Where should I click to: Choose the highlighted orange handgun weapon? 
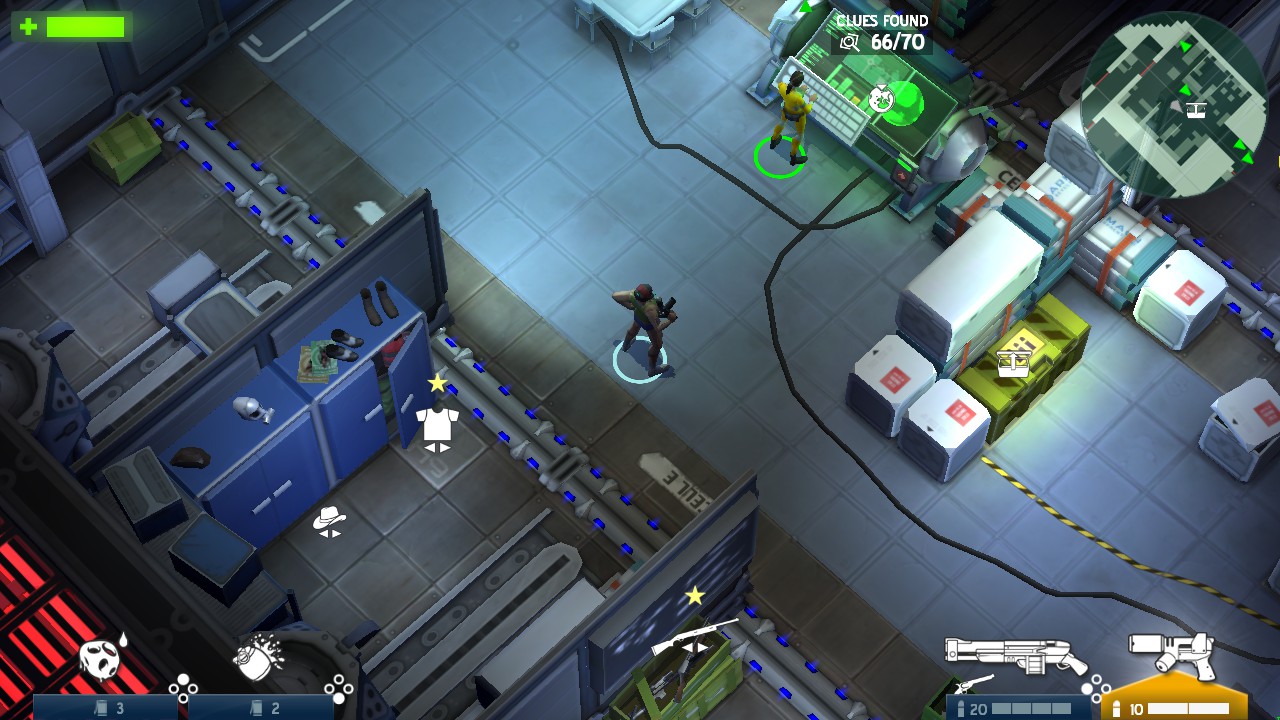[1171, 655]
